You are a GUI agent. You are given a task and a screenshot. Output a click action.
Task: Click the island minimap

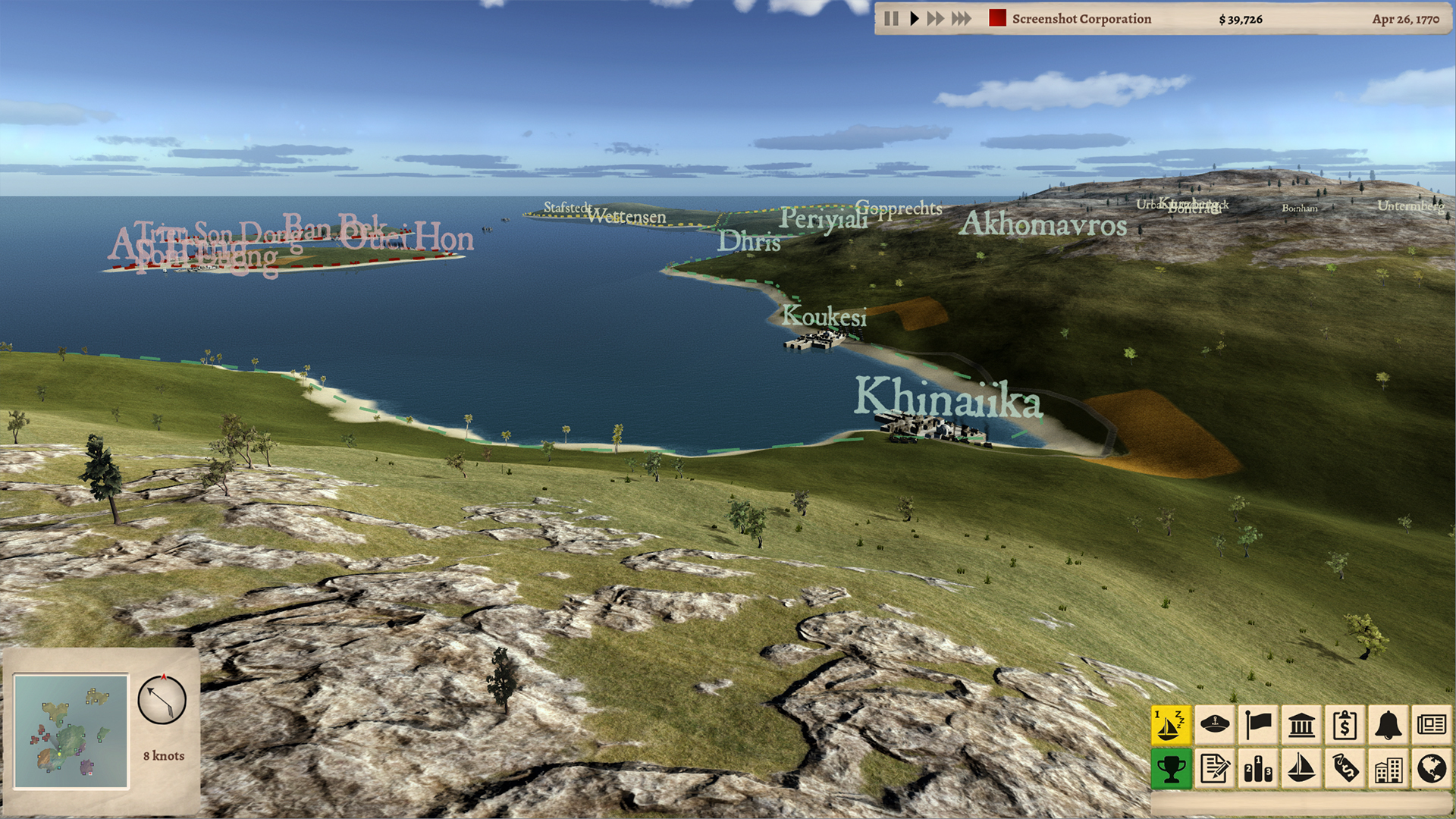pyautogui.click(x=71, y=732)
